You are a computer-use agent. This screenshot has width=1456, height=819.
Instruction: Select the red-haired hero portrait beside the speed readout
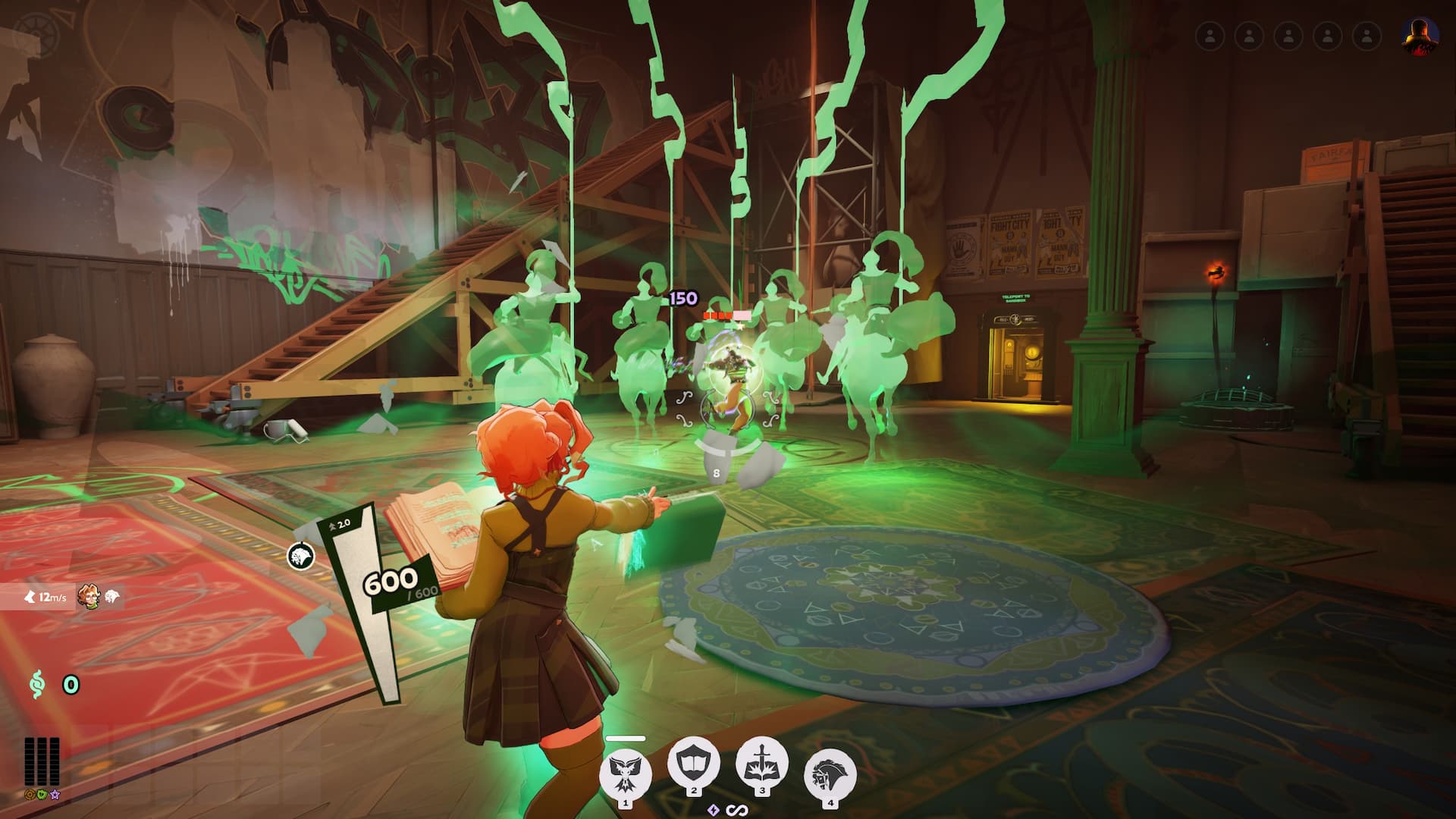(89, 597)
